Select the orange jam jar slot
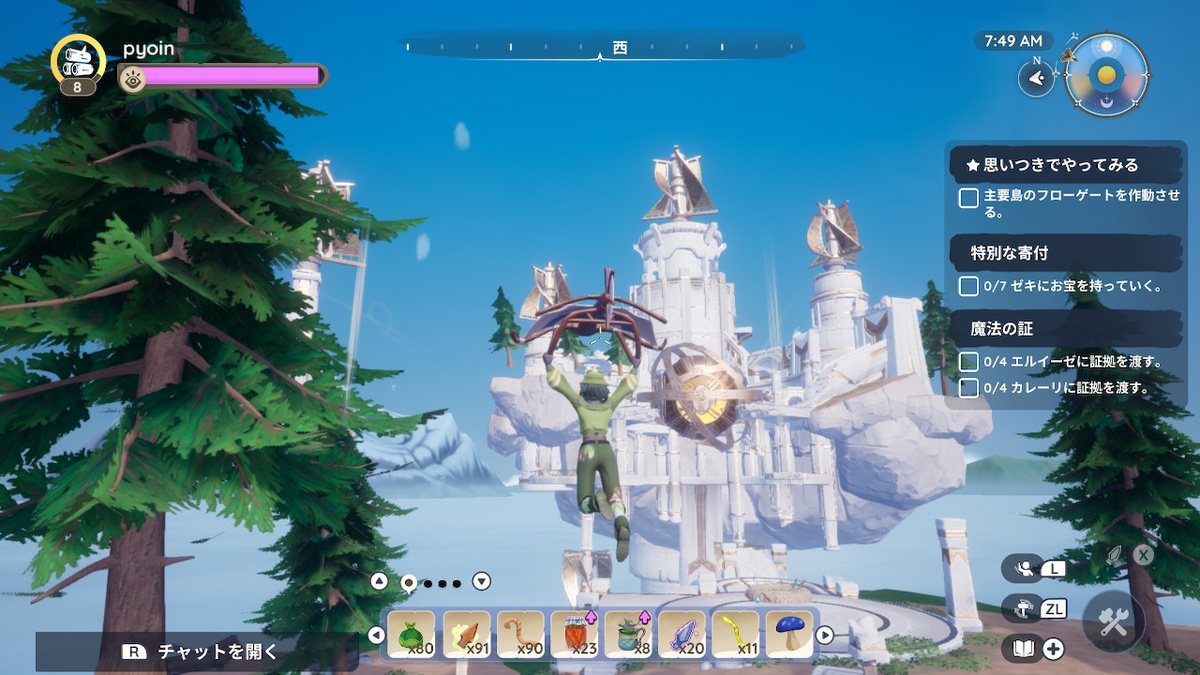Screen dimensions: 1200x675 574,634
